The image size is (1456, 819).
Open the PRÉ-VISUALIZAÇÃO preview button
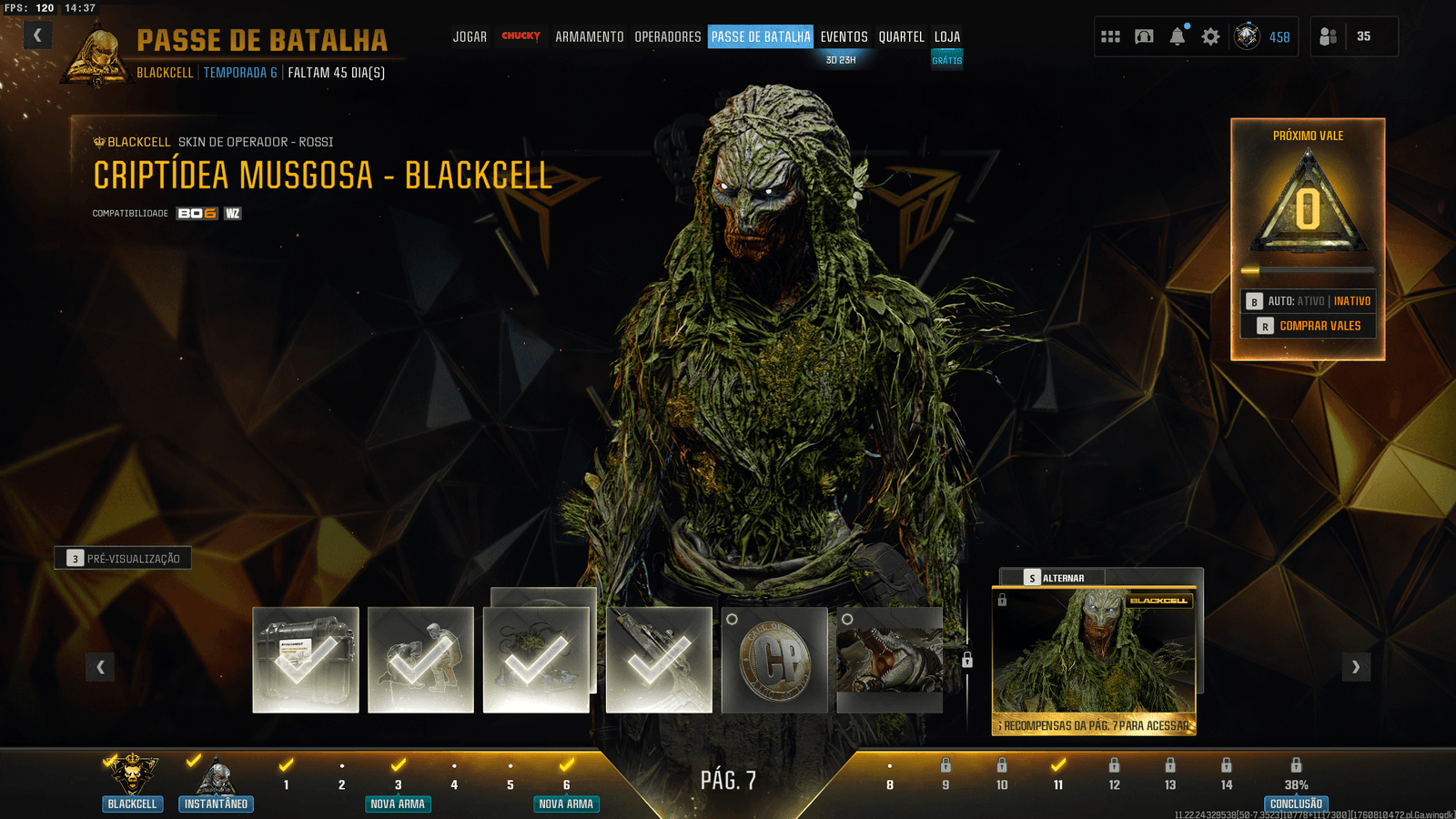click(x=124, y=558)
